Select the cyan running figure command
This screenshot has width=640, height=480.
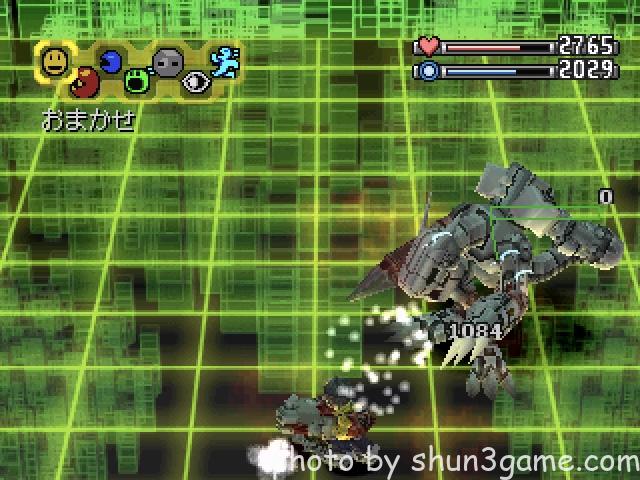point(224,63)
